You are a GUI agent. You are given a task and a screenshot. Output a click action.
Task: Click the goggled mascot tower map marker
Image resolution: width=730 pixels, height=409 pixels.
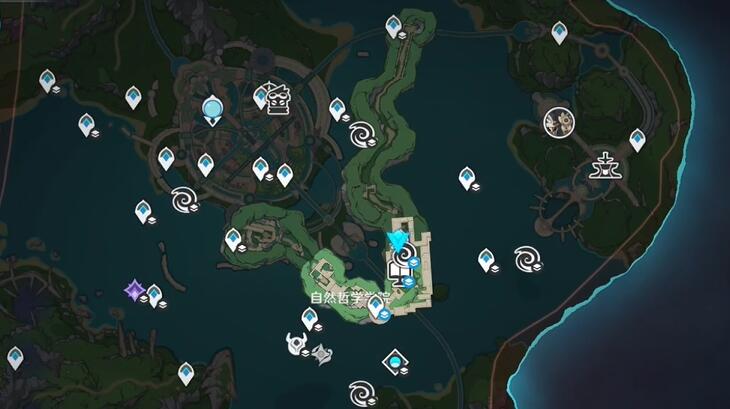tap(277, 98)
